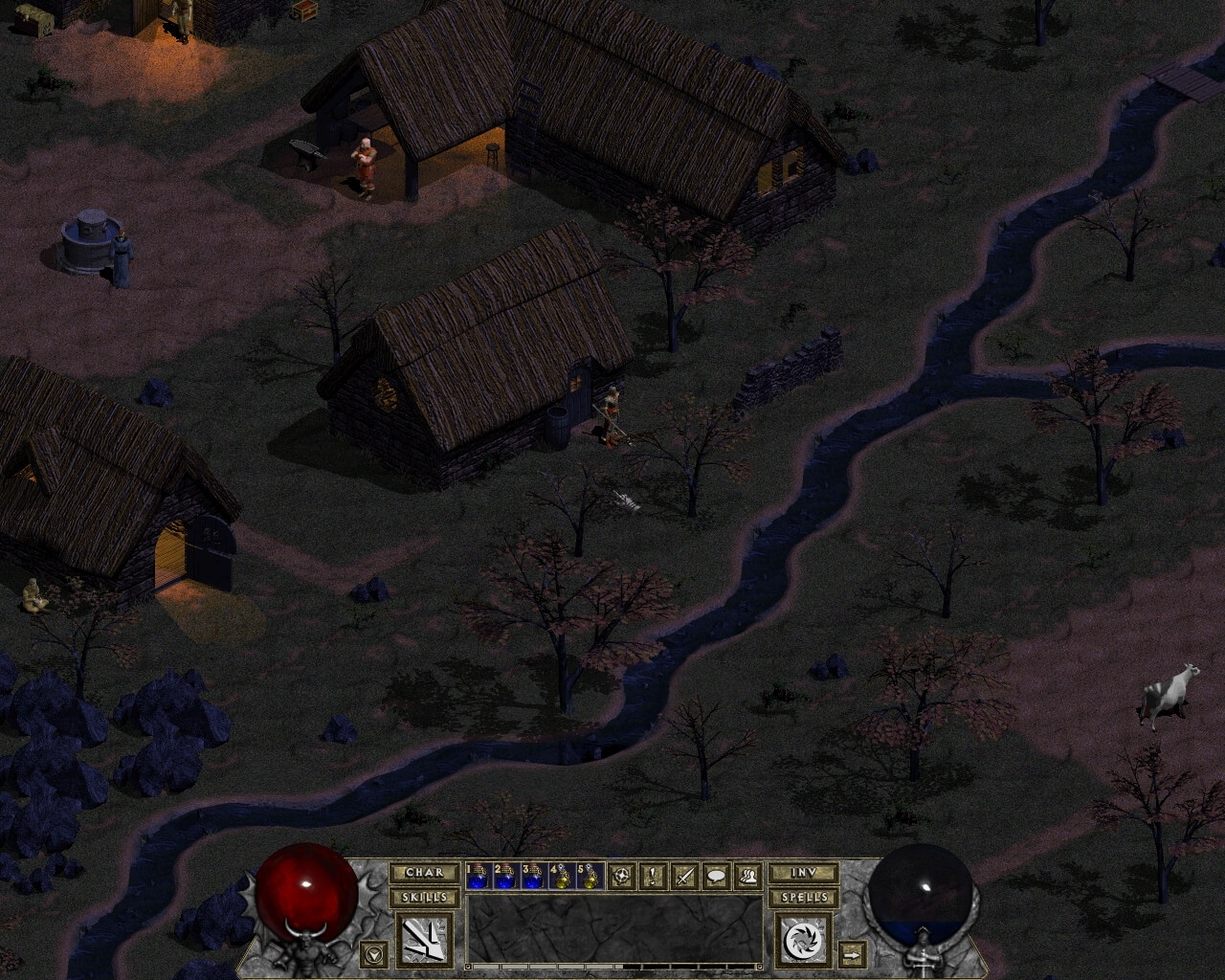Screen dimensions: 1225x980
Task: Open the INV inventory panel
Action: 802,873
